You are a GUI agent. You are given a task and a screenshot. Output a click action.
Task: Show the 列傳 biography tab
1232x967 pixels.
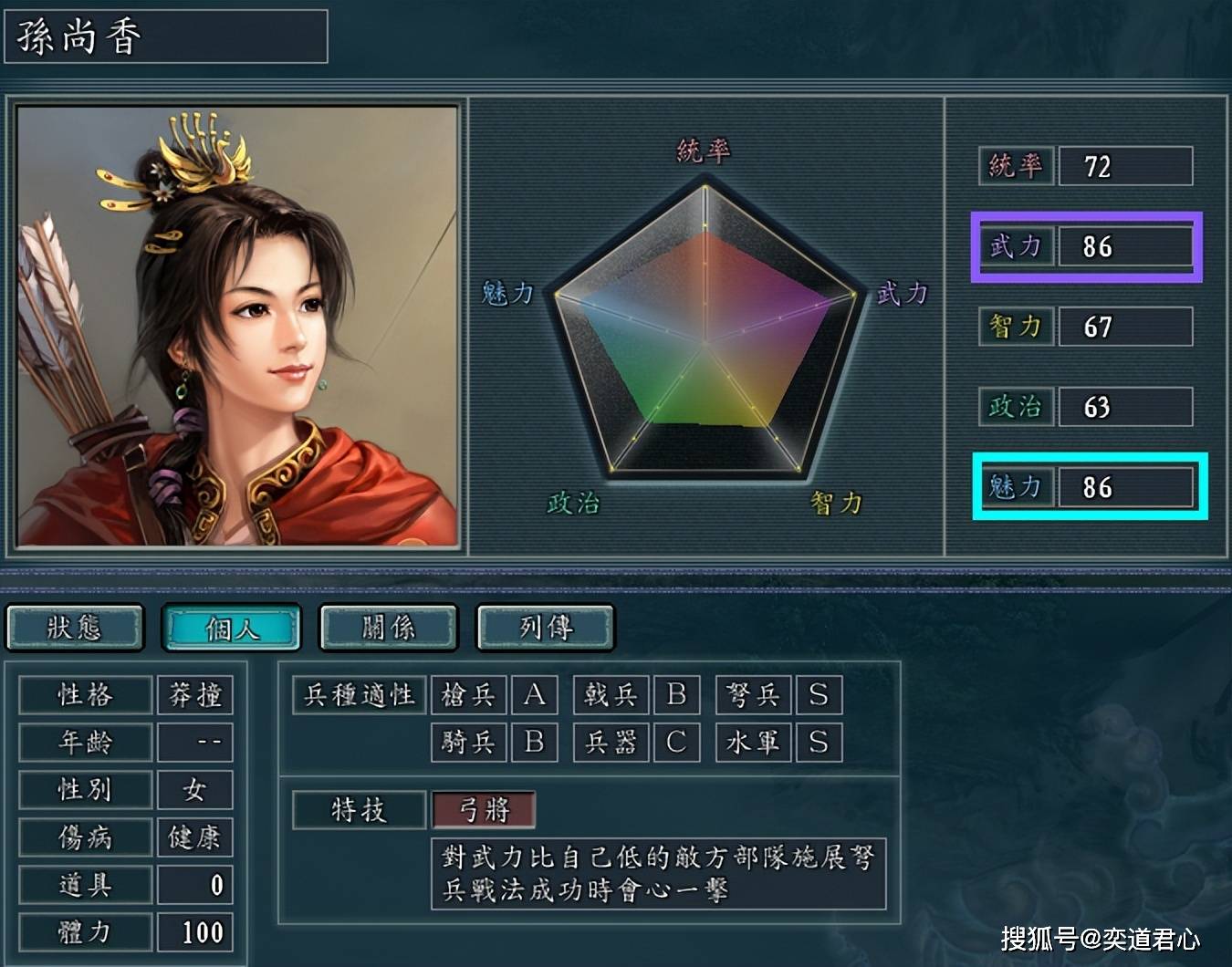point(546,628)
